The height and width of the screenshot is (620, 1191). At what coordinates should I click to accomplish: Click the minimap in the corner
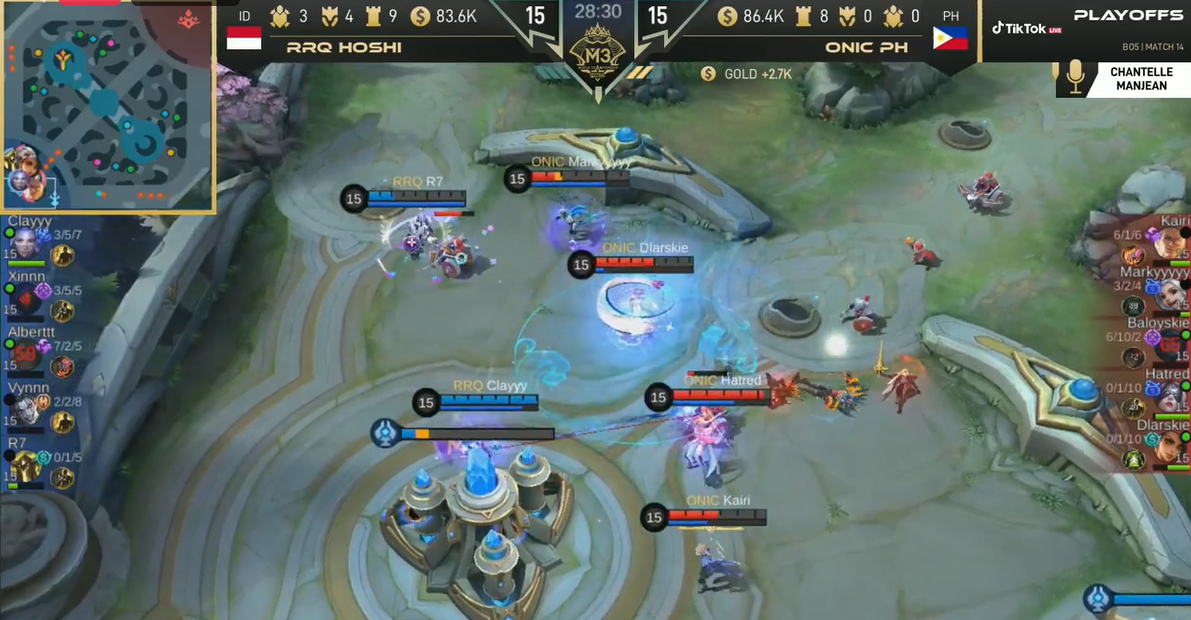click(x=108, y=105)
